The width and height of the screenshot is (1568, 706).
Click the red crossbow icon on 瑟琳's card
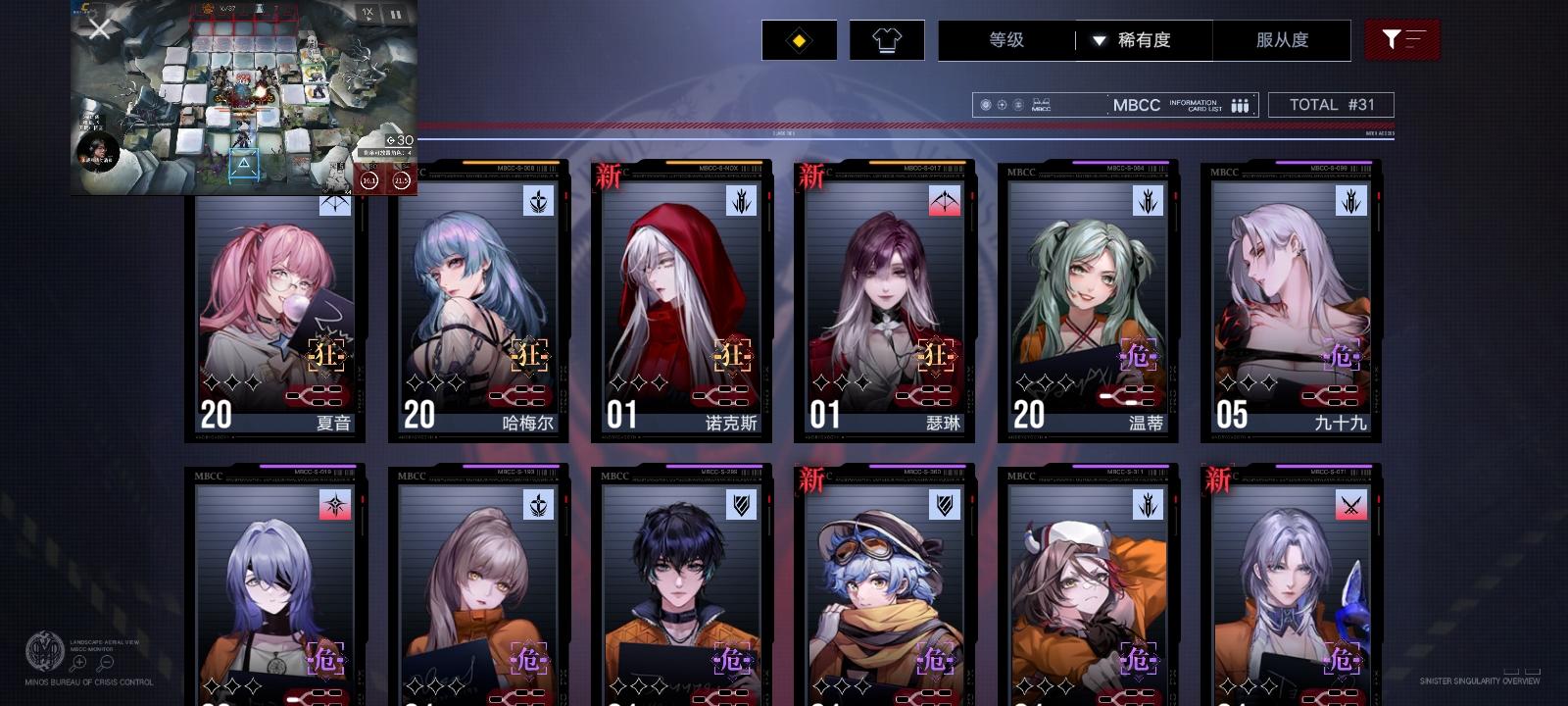tap(944, 202)
